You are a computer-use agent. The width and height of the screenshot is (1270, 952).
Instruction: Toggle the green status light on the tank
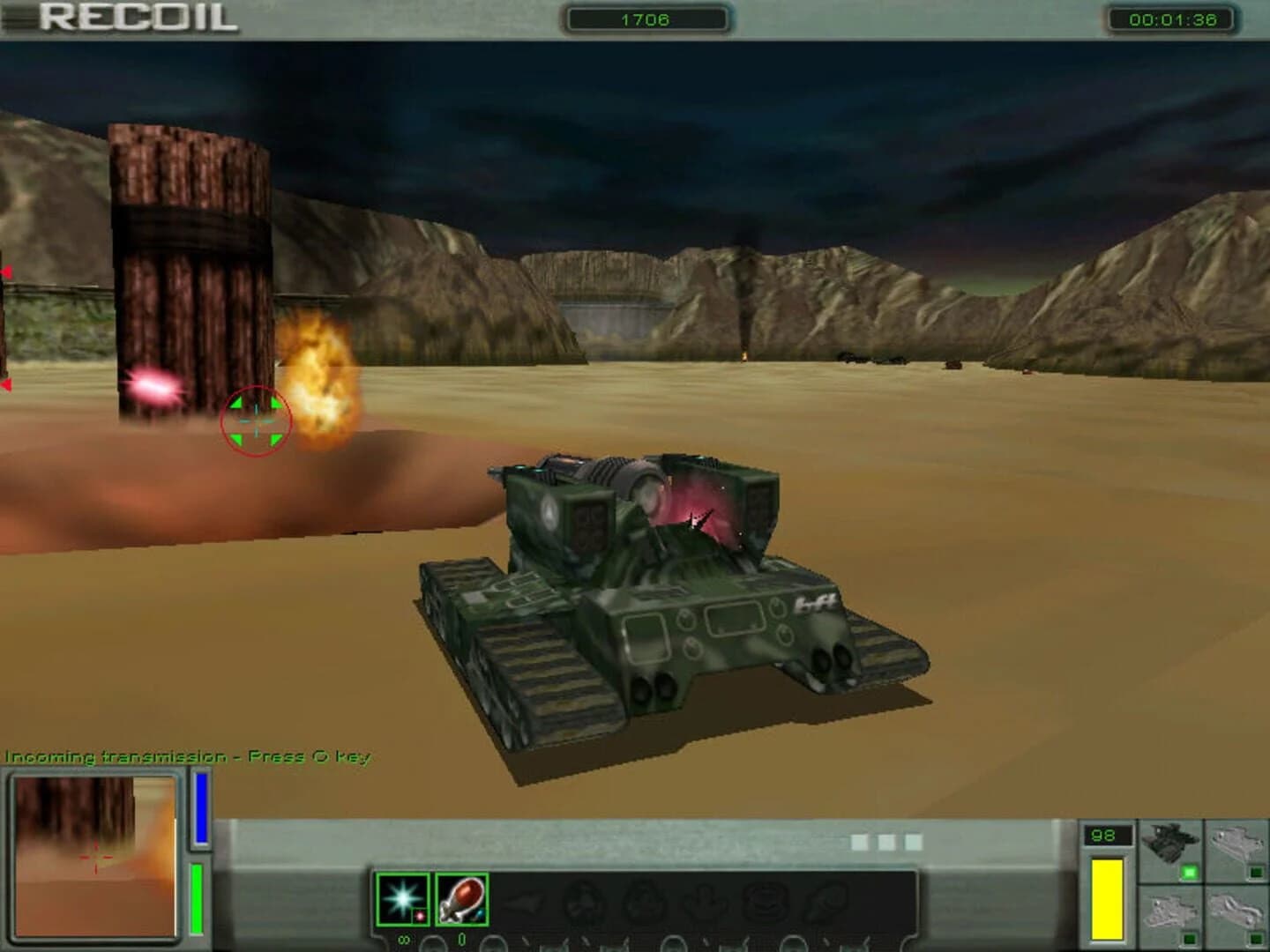(1188, 870)
